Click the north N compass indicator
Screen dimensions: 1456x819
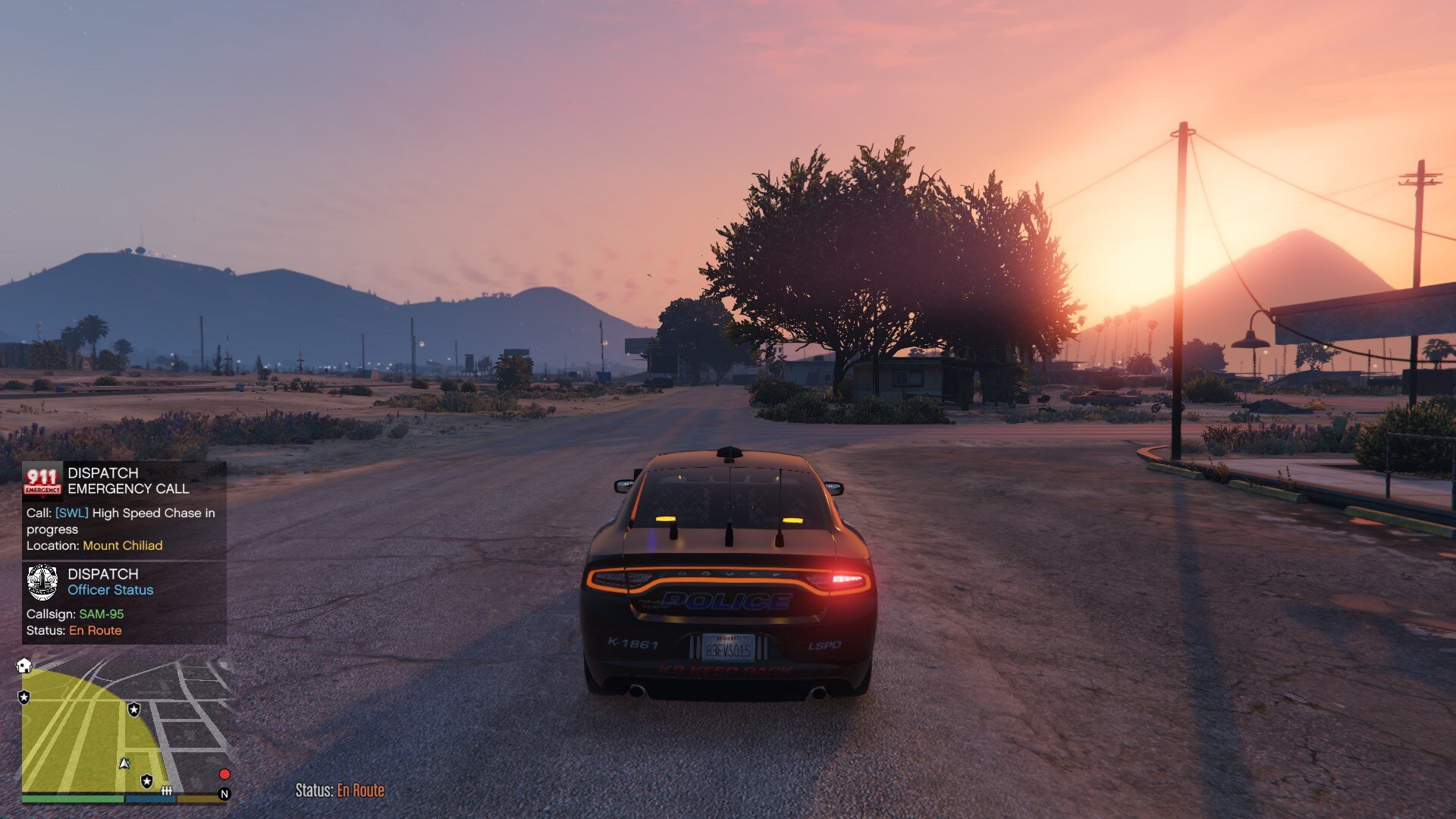pyautogui.click(x=224, y=794)
